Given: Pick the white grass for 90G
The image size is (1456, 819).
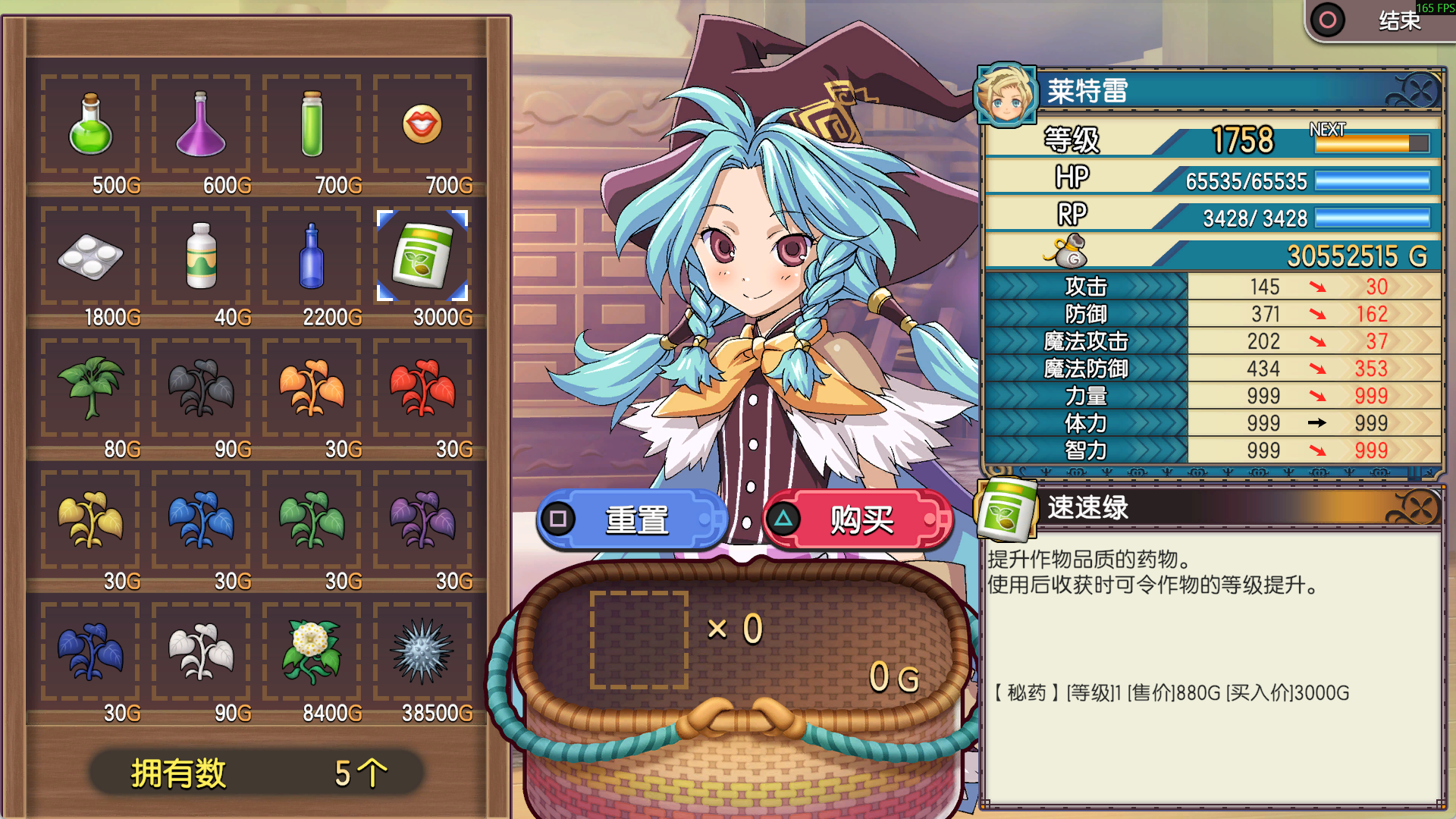Looking at the screenshot, I should coord(201,653).
